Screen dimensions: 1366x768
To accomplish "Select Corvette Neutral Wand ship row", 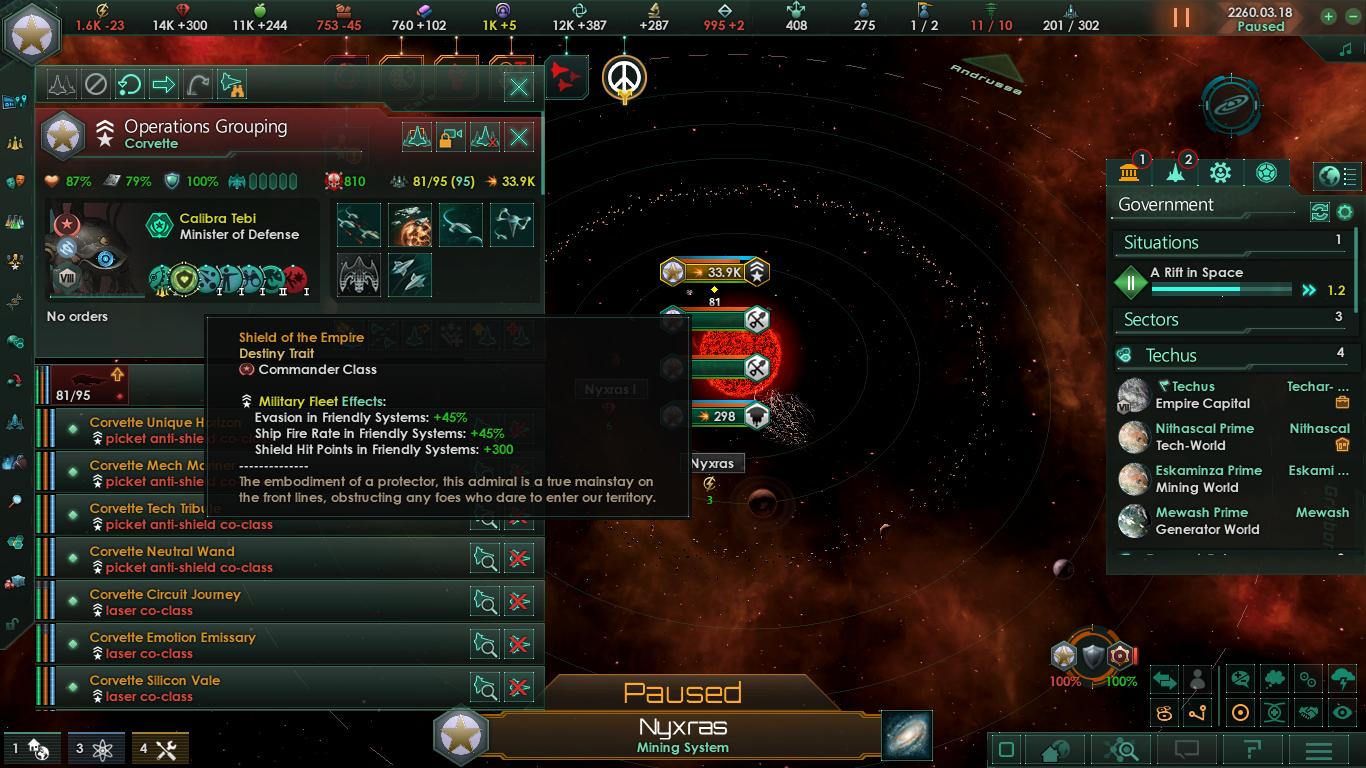I will coord(250,559).
